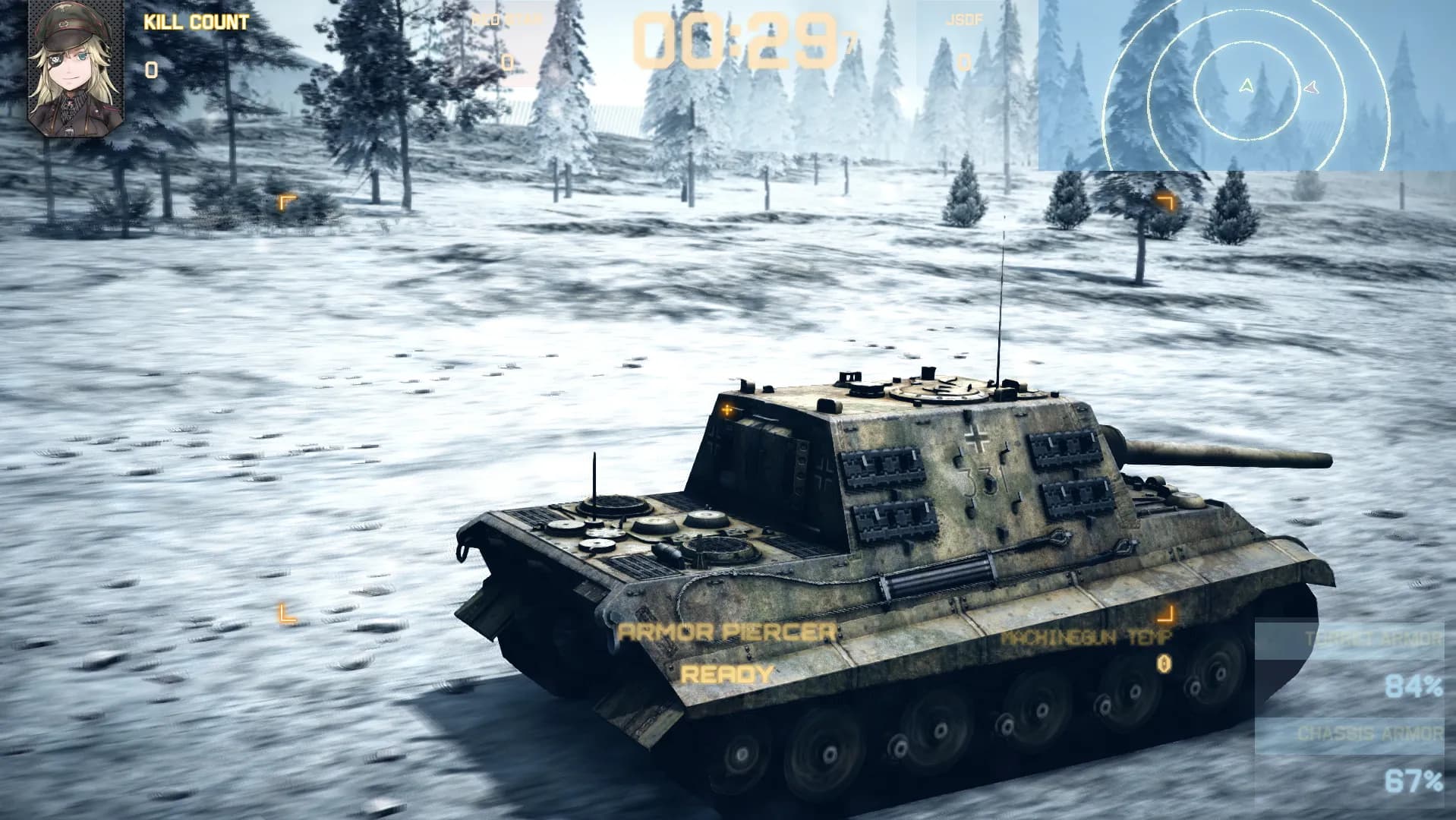Click the upper-left crosshair bracket marker
The width and height of the screenshot is (1456, 820).
[x=286, y=200]
